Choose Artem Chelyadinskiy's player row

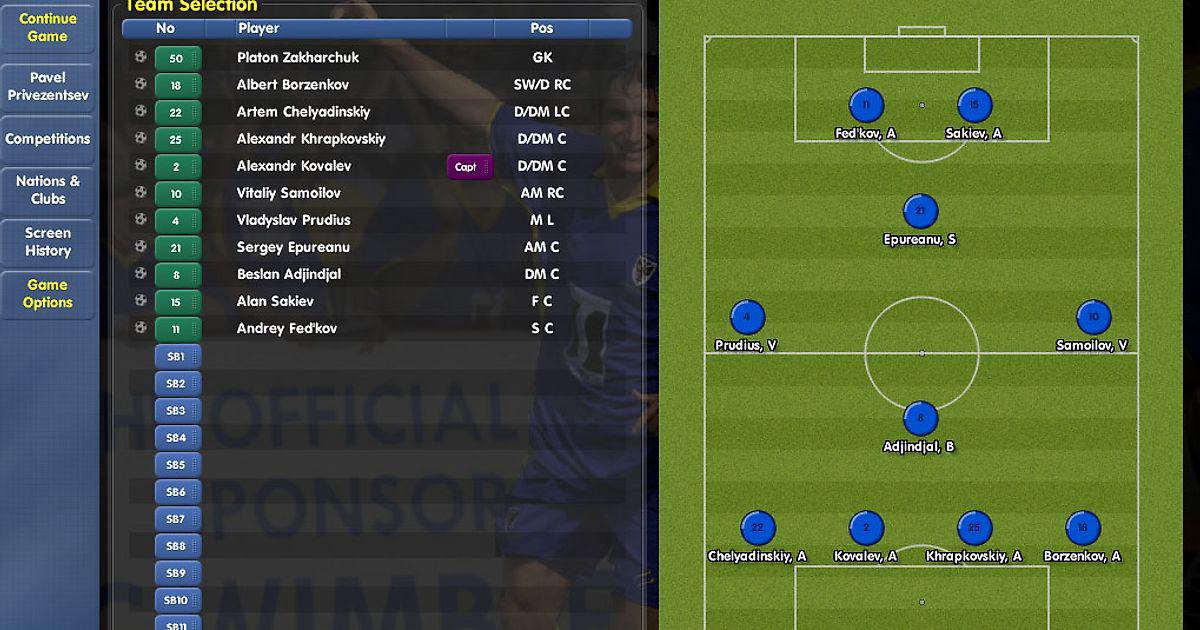click(303, 112)
